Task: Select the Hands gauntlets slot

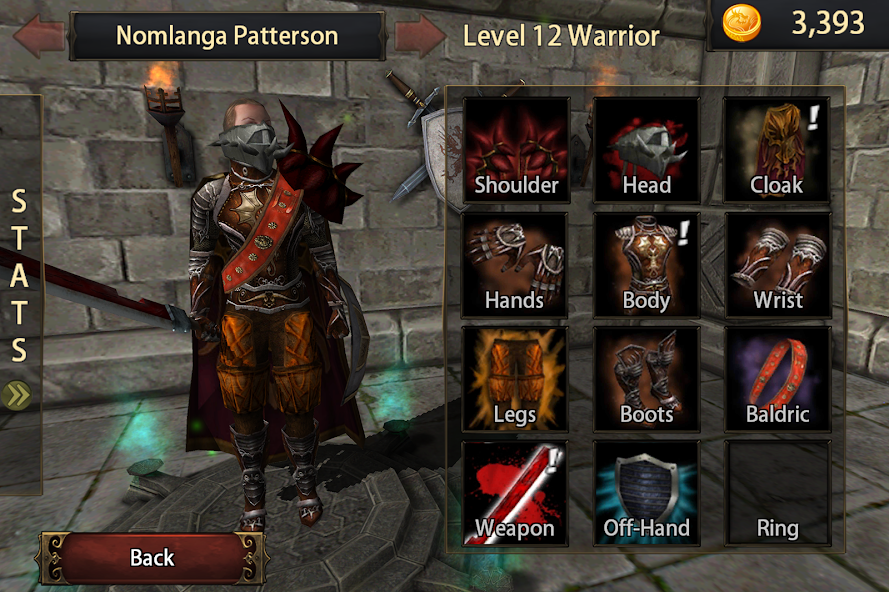Action: point(514,265)
